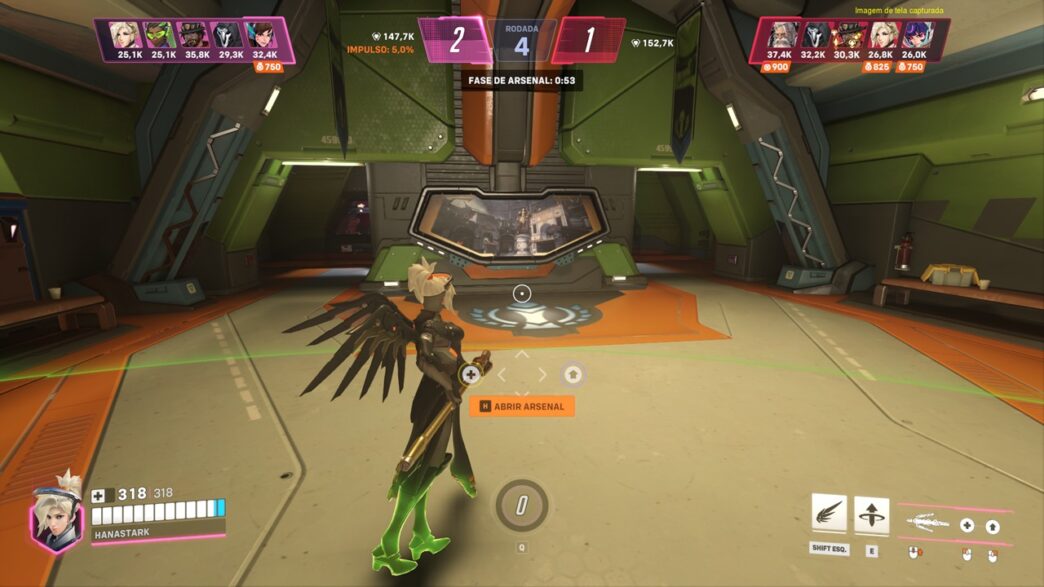Select the Hanastark Mercy portrait above the name bar
The height and width of the screenshot is (587, 1044).
[x=56, y=516]
